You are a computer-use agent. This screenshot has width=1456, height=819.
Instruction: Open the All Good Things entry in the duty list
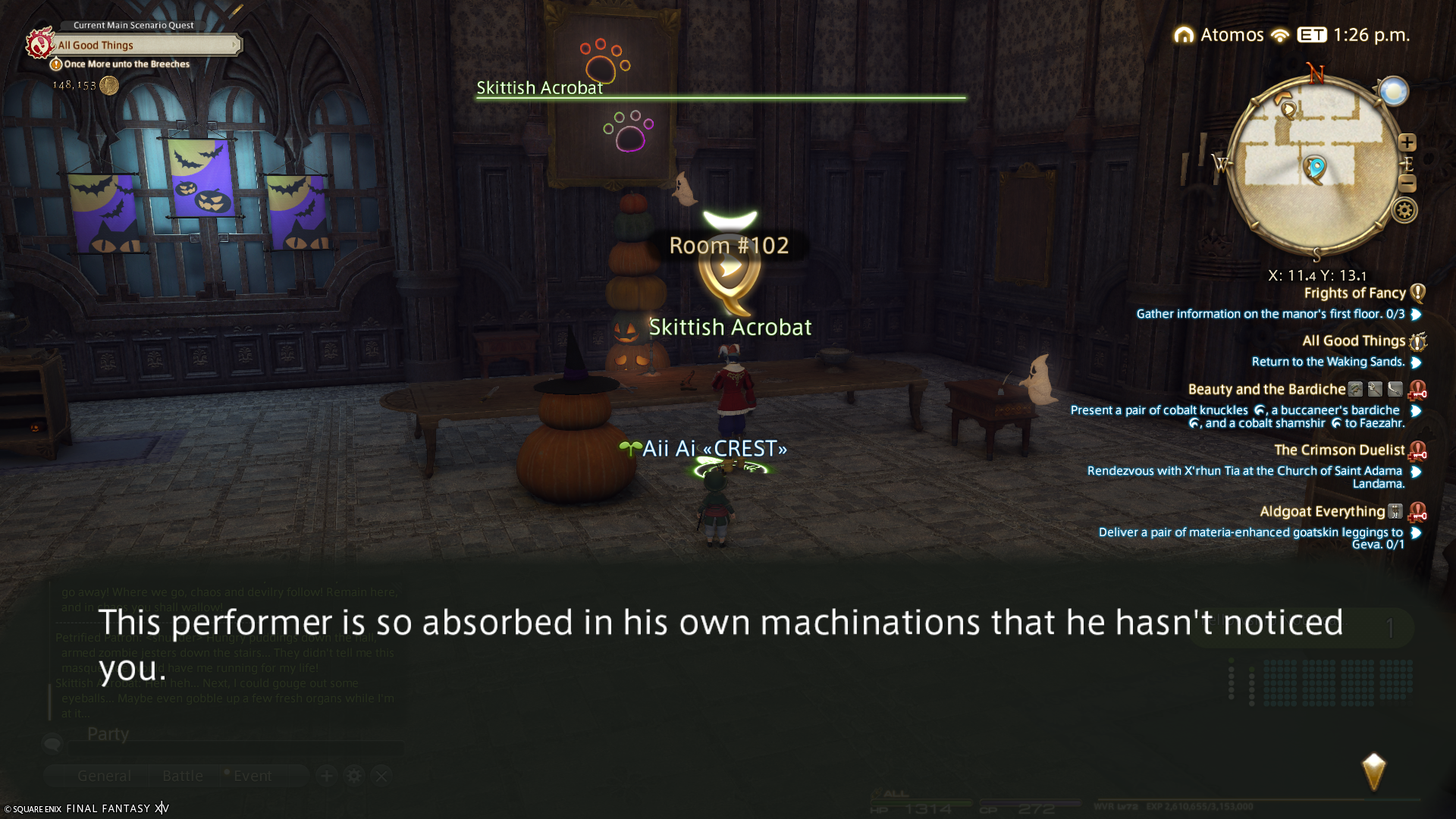click(1353, 341)
